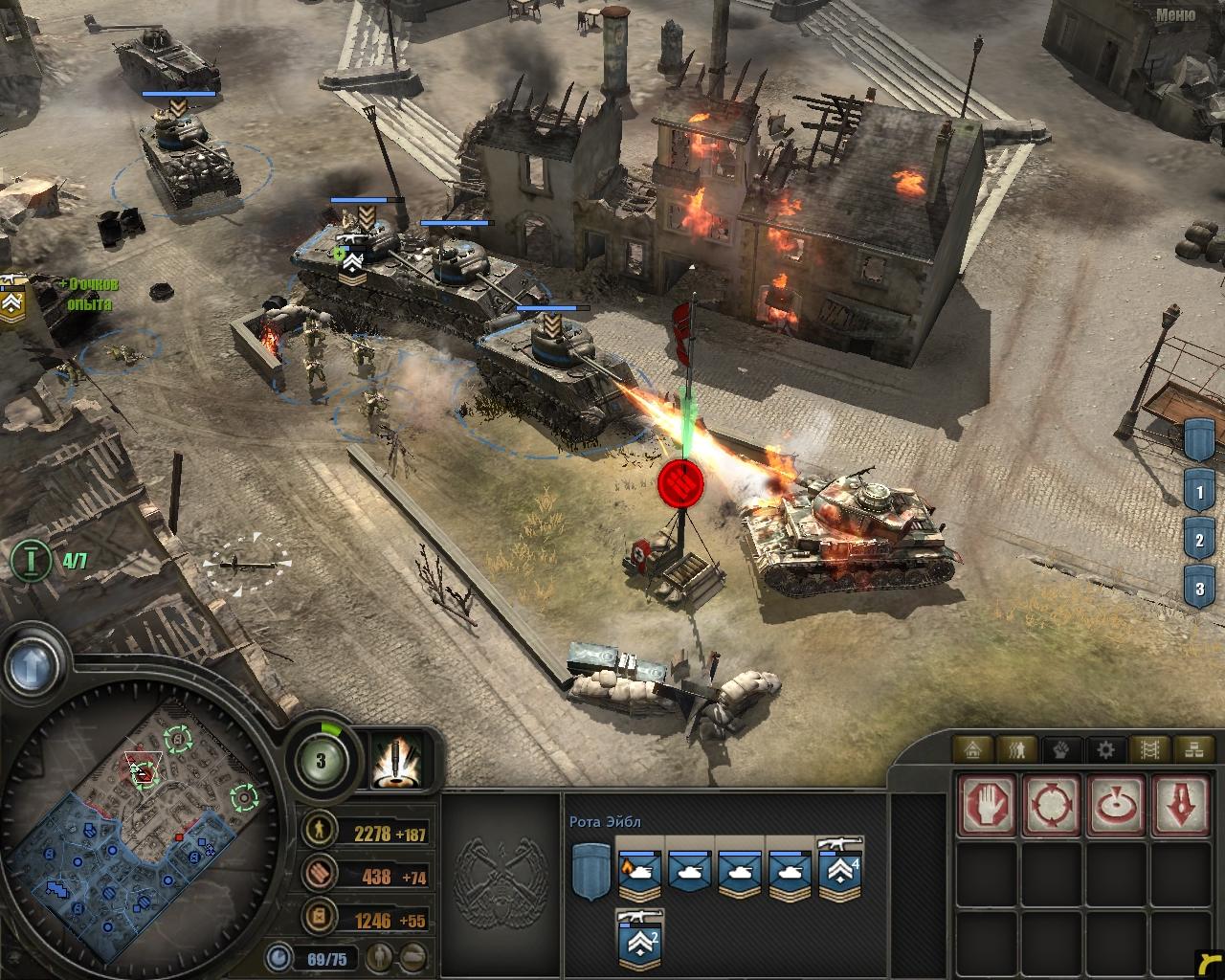Select the two-man infantry squad card
Screen dimensions: 1225x980
pyautogui.click(x=641, y=943)
